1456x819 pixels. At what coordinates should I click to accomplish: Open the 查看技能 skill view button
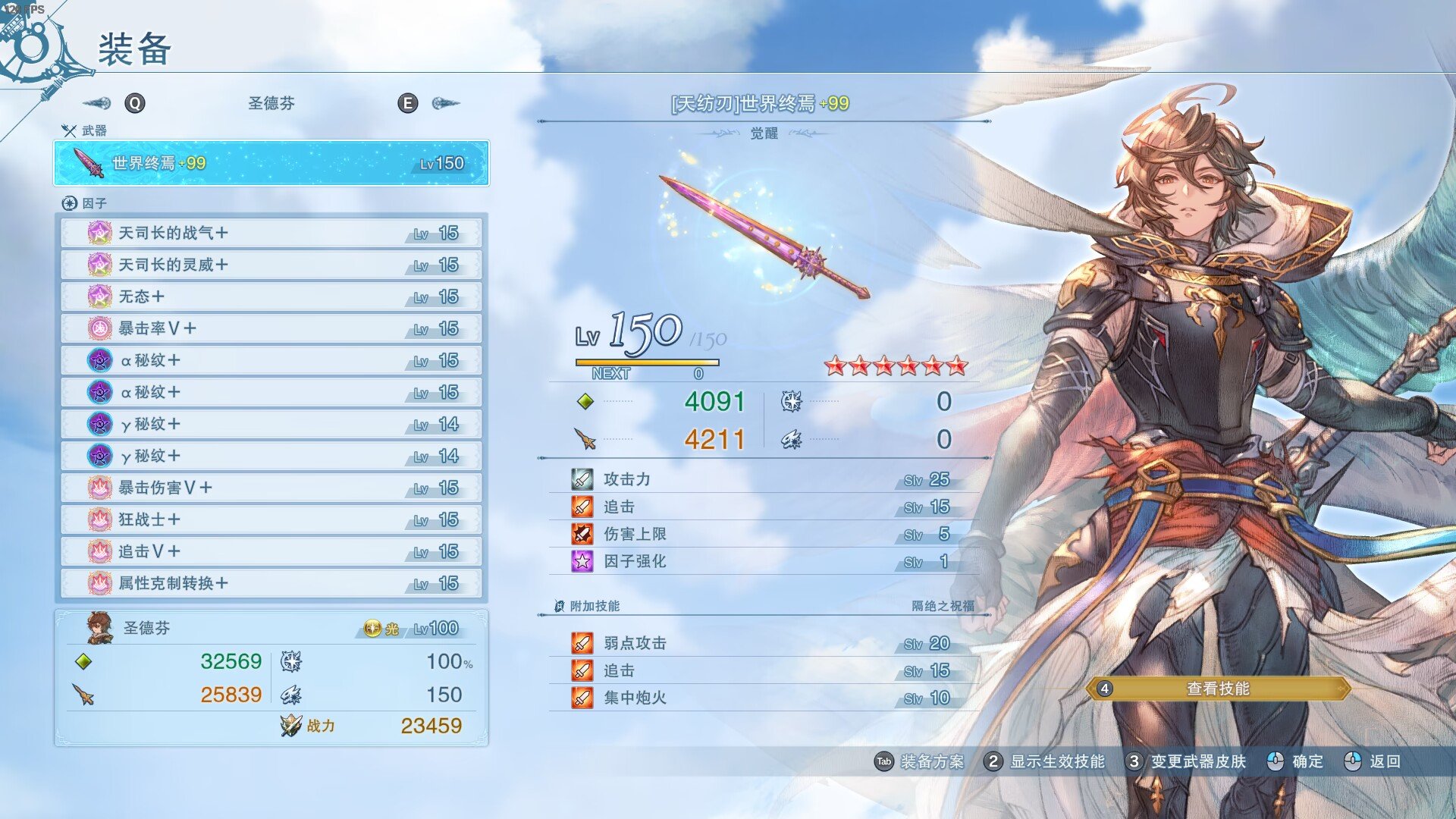click(1218, 689)
